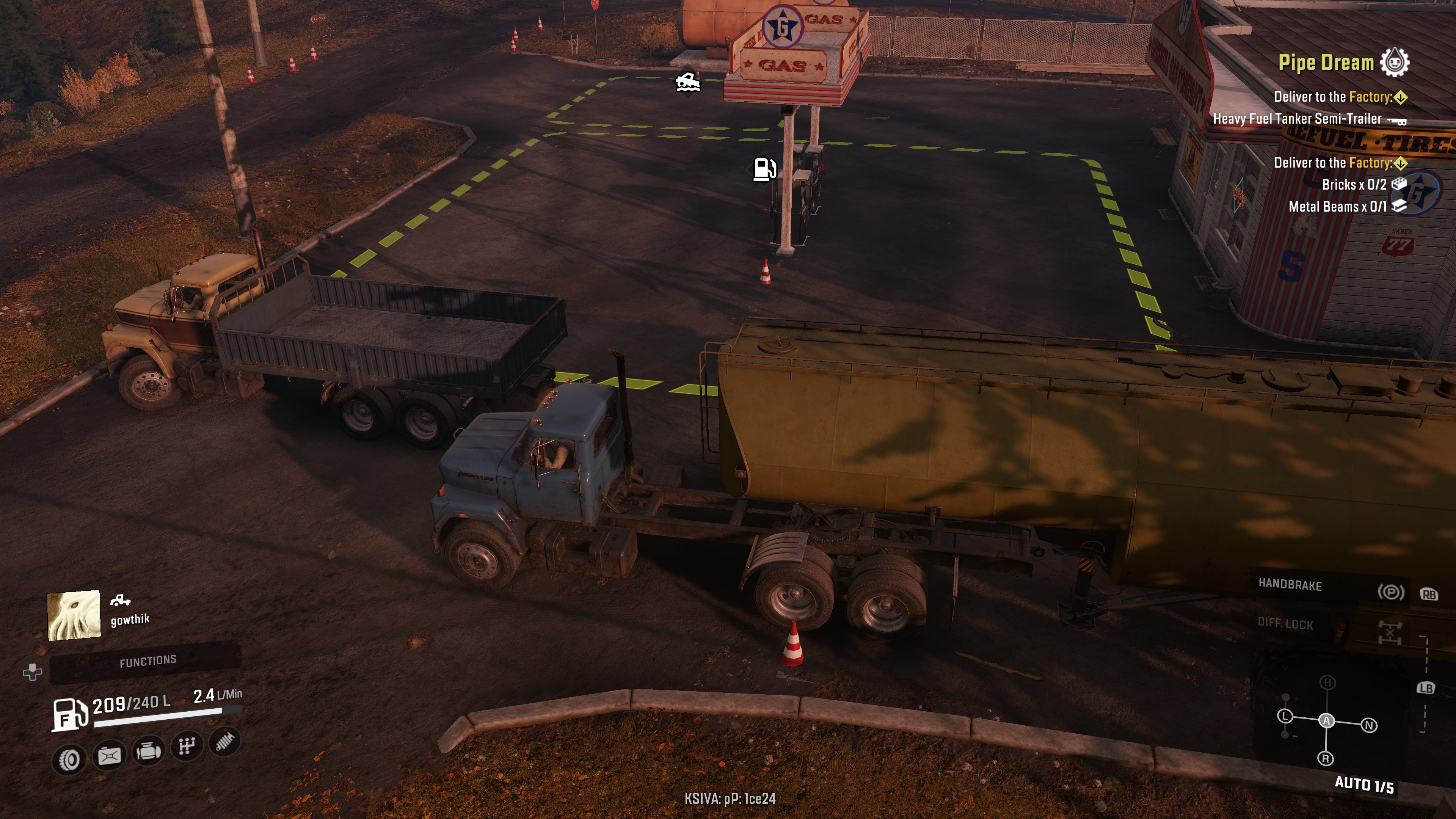Shift gearbox to Reverse (R)
The height and width of the screenshot is (819, 1456).
click(1326, 758)
